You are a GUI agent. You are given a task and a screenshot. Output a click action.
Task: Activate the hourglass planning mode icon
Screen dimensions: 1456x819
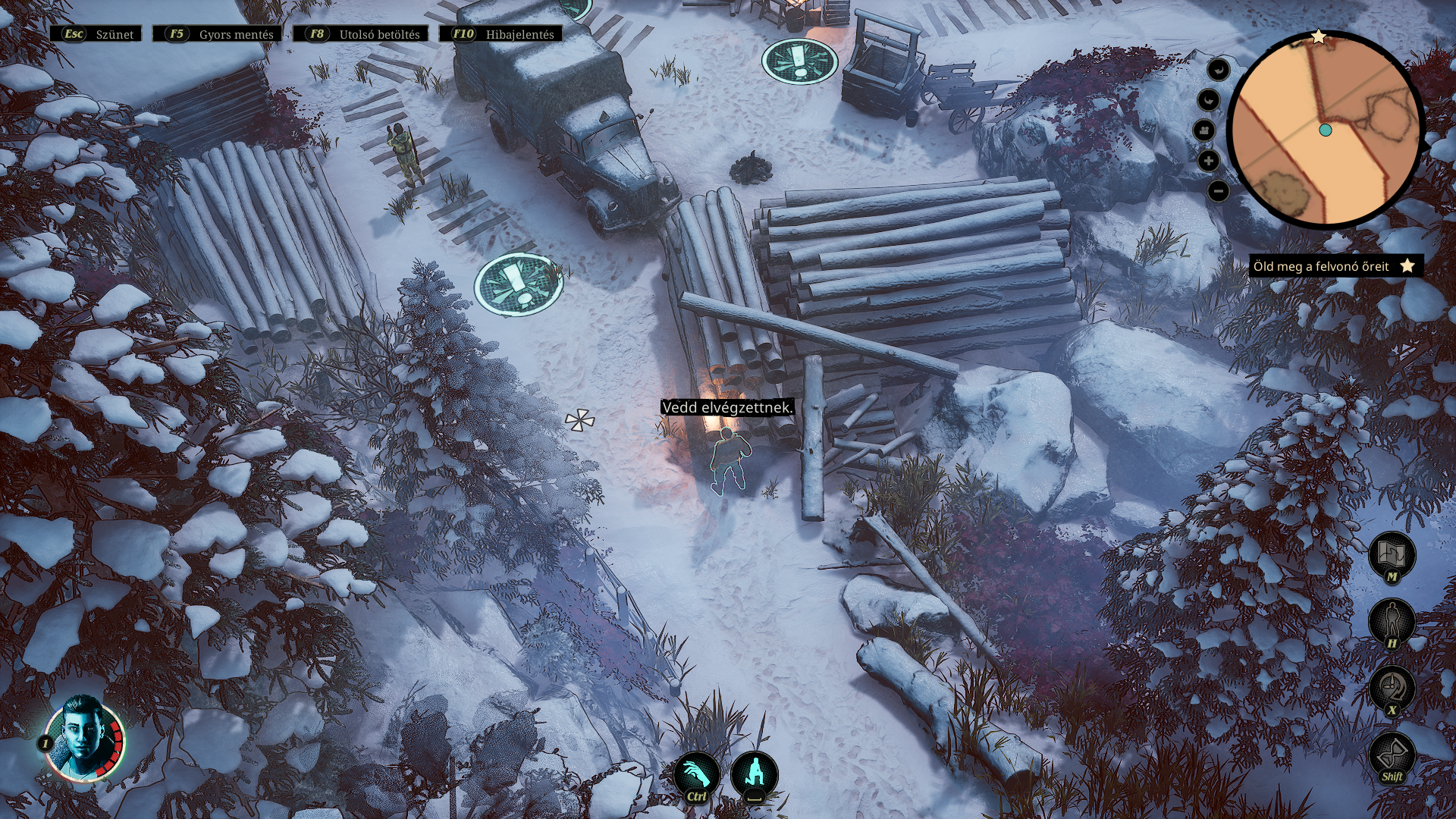coord(1392,755)
